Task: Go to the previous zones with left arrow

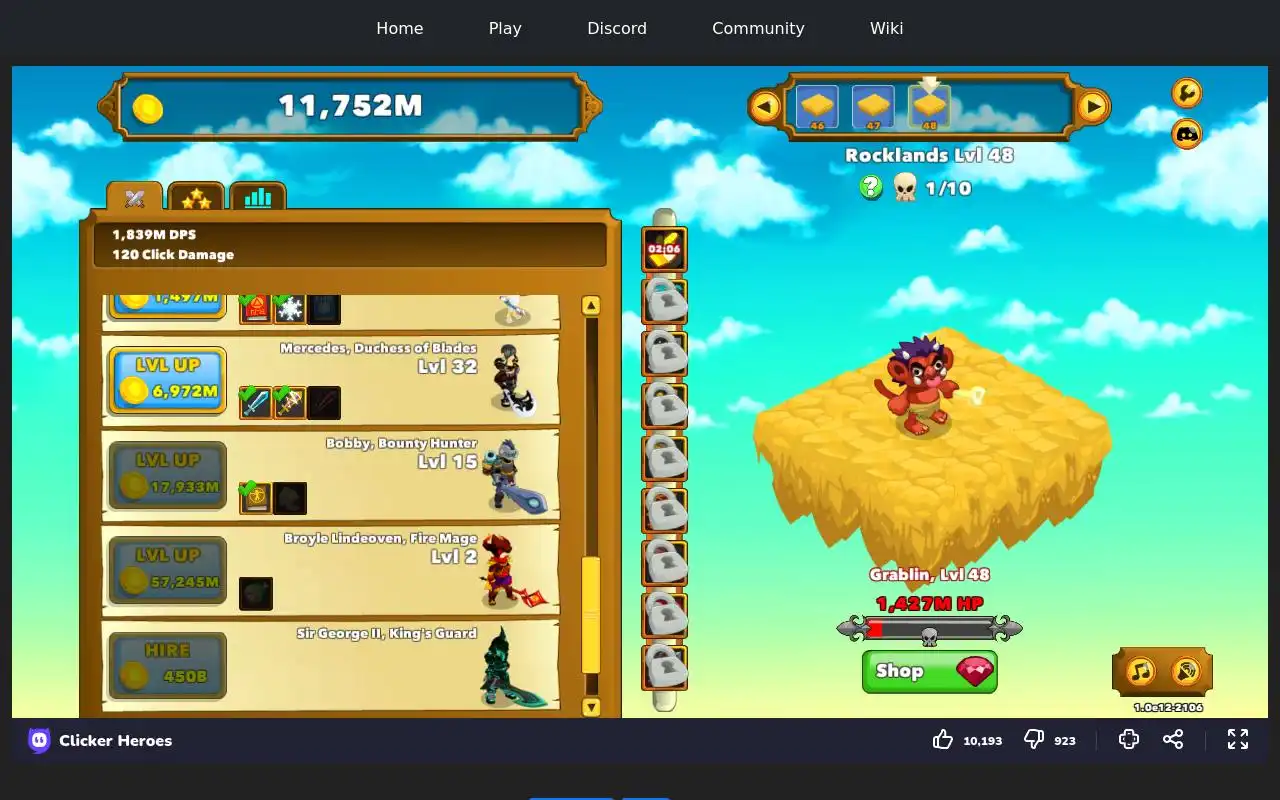Action: [x=765, y=106]
